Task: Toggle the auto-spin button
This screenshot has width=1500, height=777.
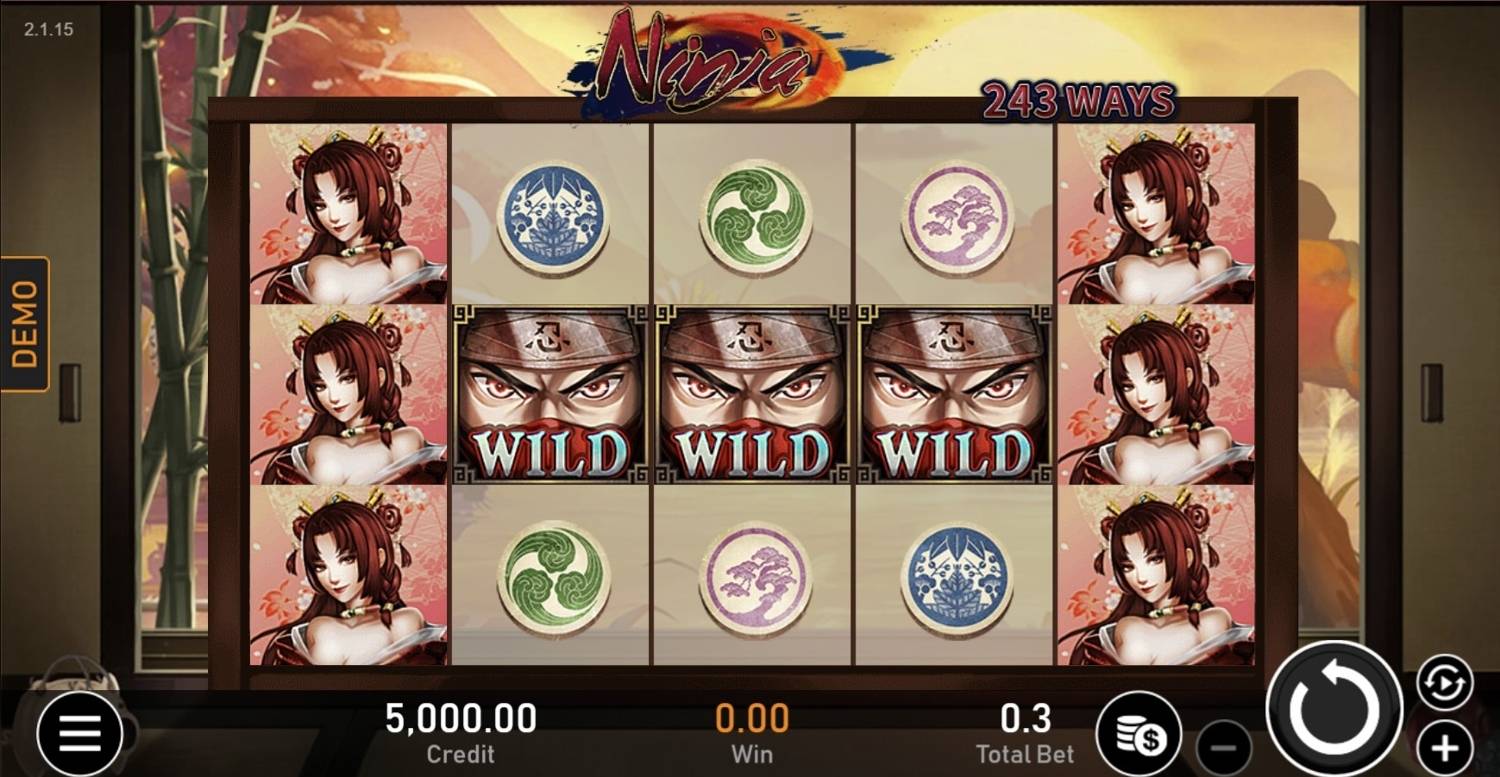Action: click(x=1445, y=684)
